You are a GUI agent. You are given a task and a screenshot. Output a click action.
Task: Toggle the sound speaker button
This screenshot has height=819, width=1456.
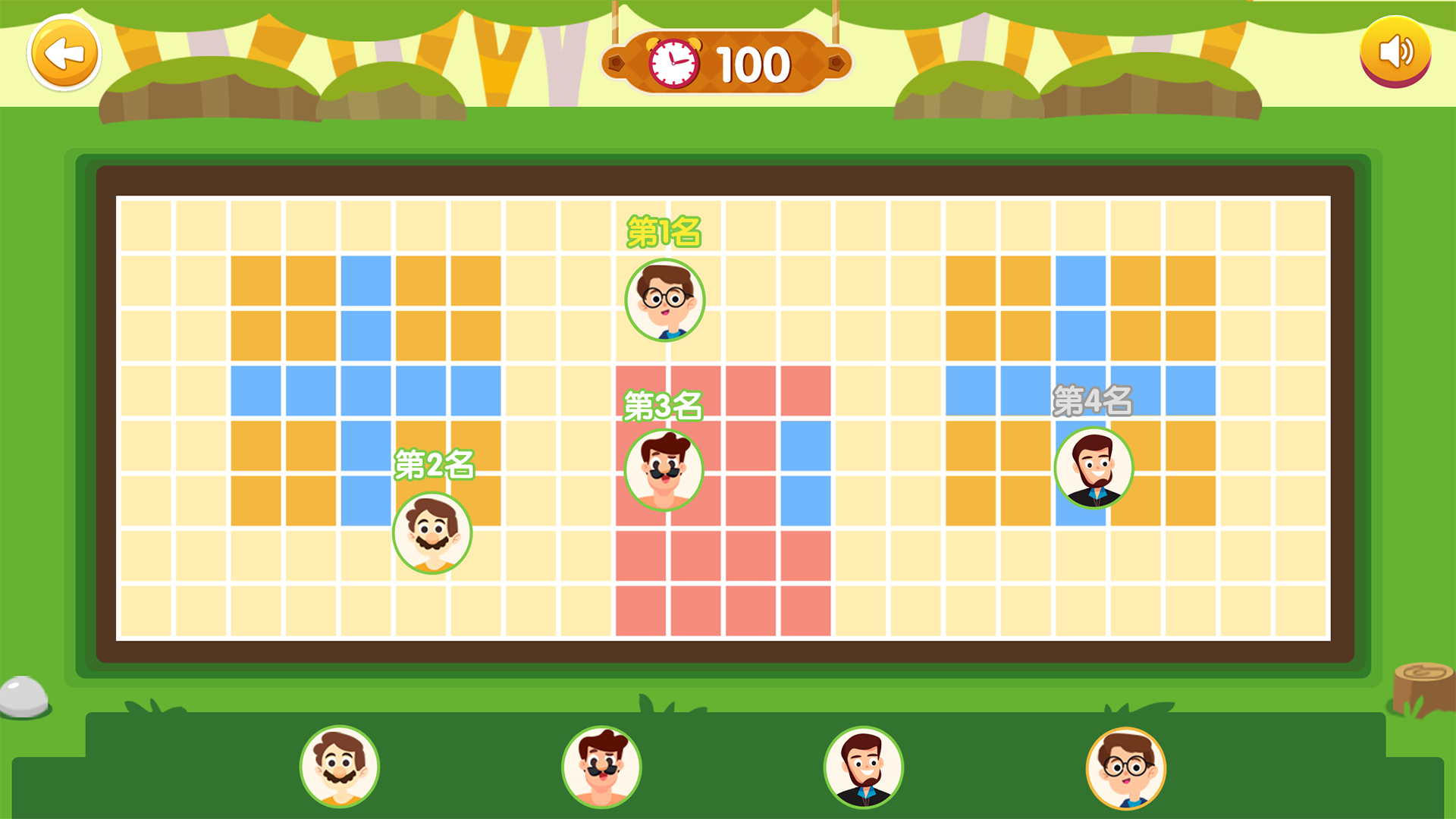tap(1395, 52)
